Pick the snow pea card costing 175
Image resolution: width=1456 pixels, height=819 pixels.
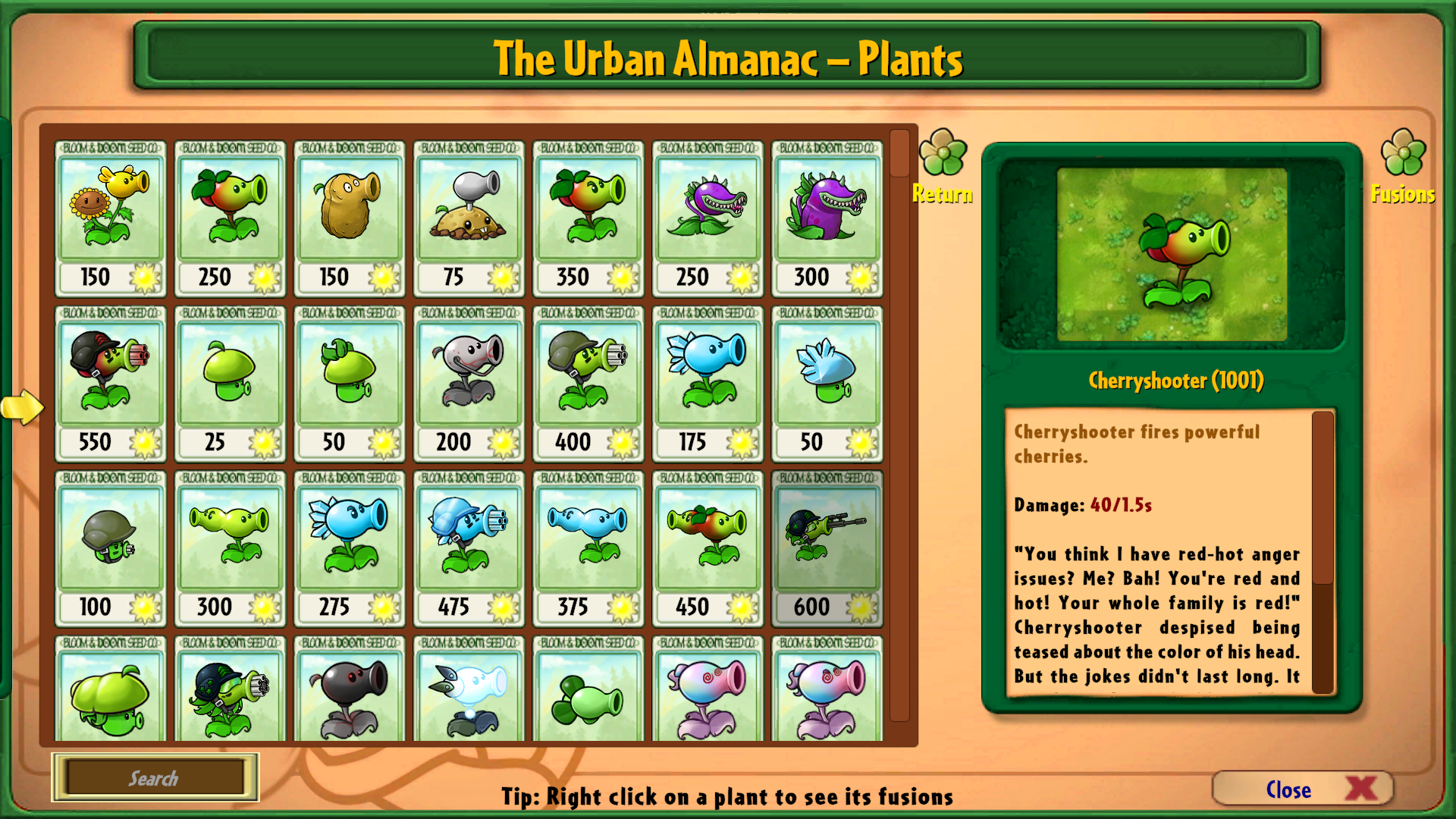click(x=708, y=384)
